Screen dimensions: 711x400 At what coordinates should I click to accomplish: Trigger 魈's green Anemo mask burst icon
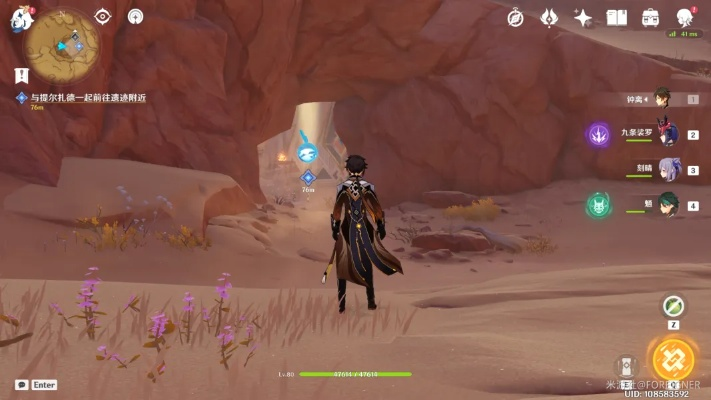click(x=599, y=205)
